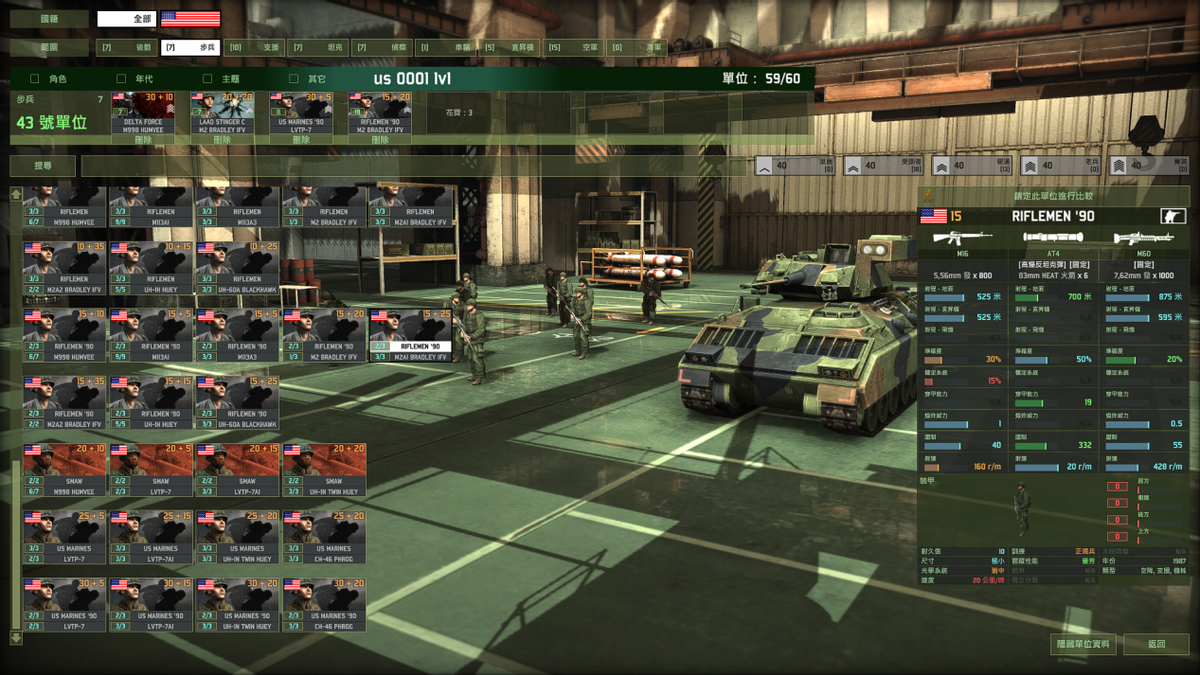
Task: Switch to the 坦克 tank category tab
Action: [x=316, y=47]
